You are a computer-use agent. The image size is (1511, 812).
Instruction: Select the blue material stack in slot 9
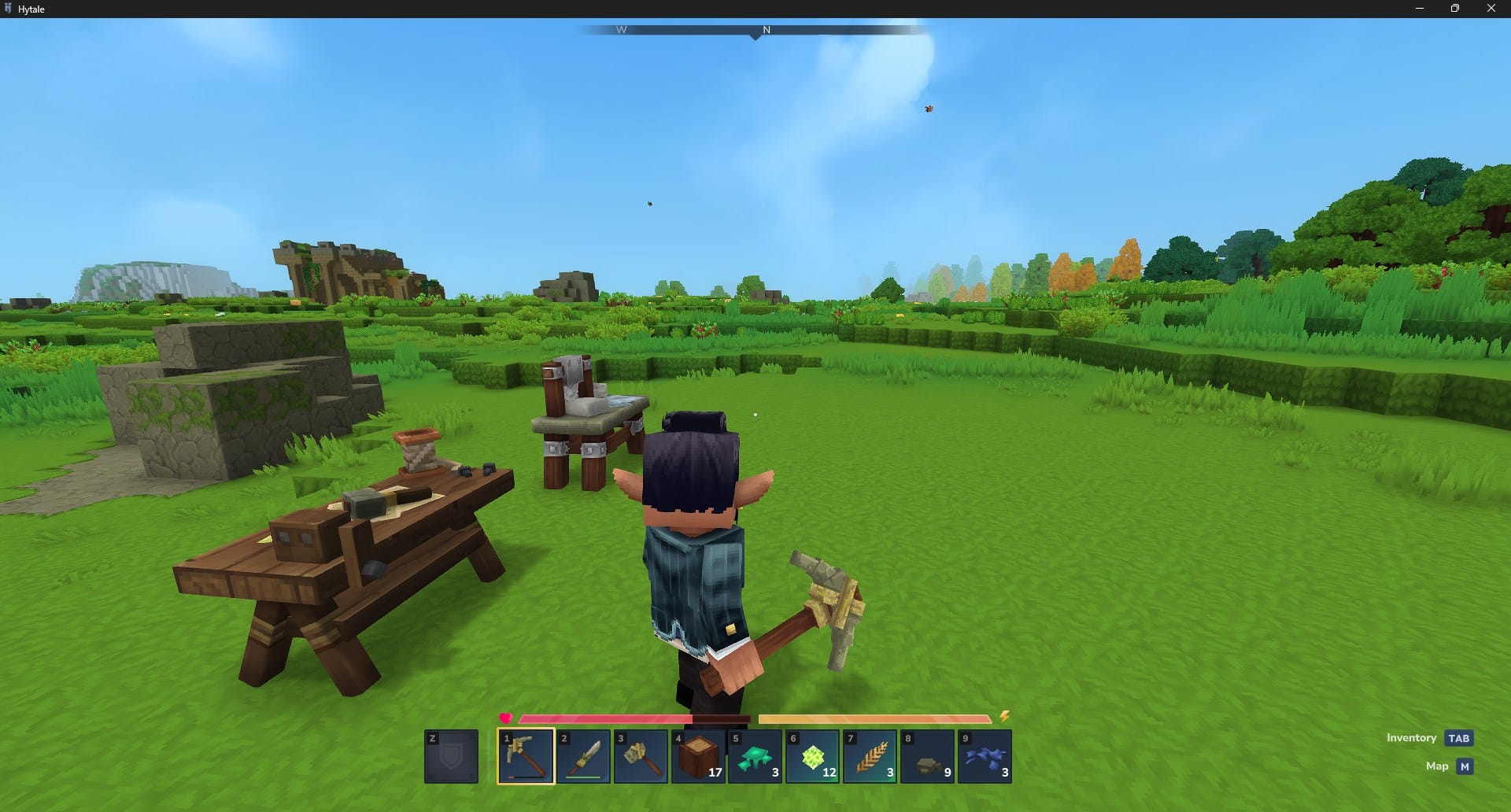tap(986, 755)
